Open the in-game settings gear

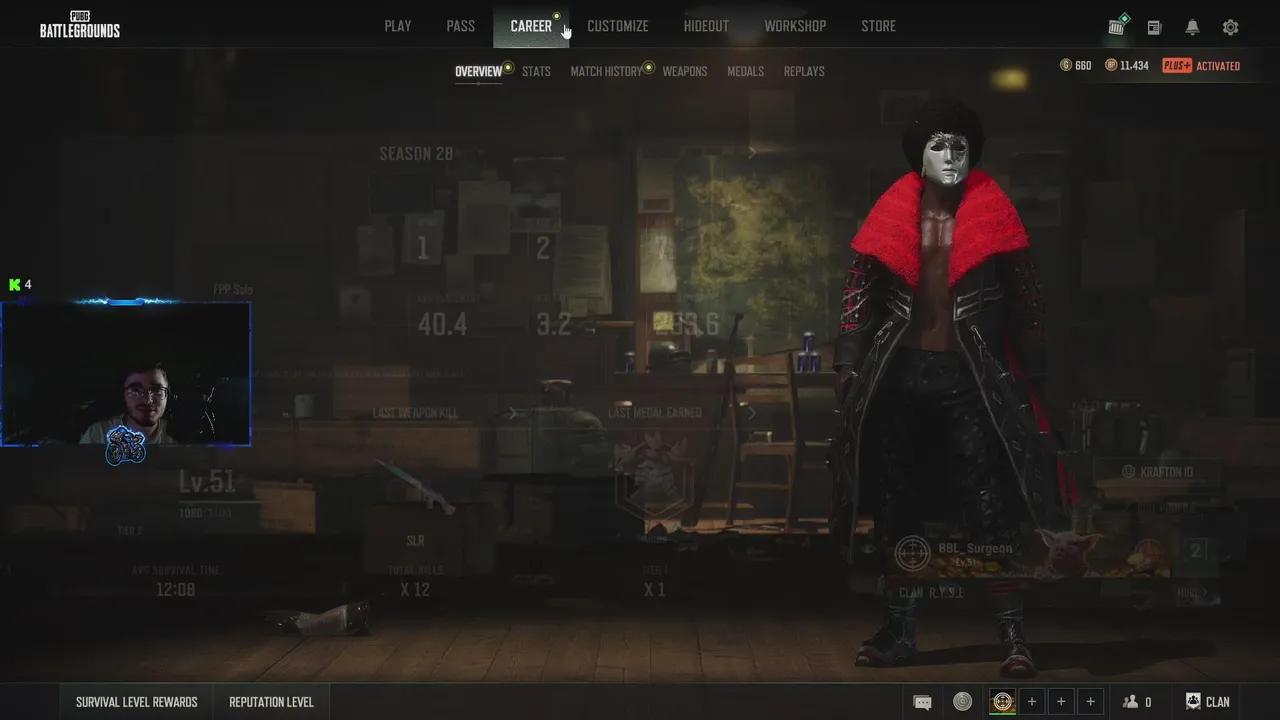[1230, 27]
